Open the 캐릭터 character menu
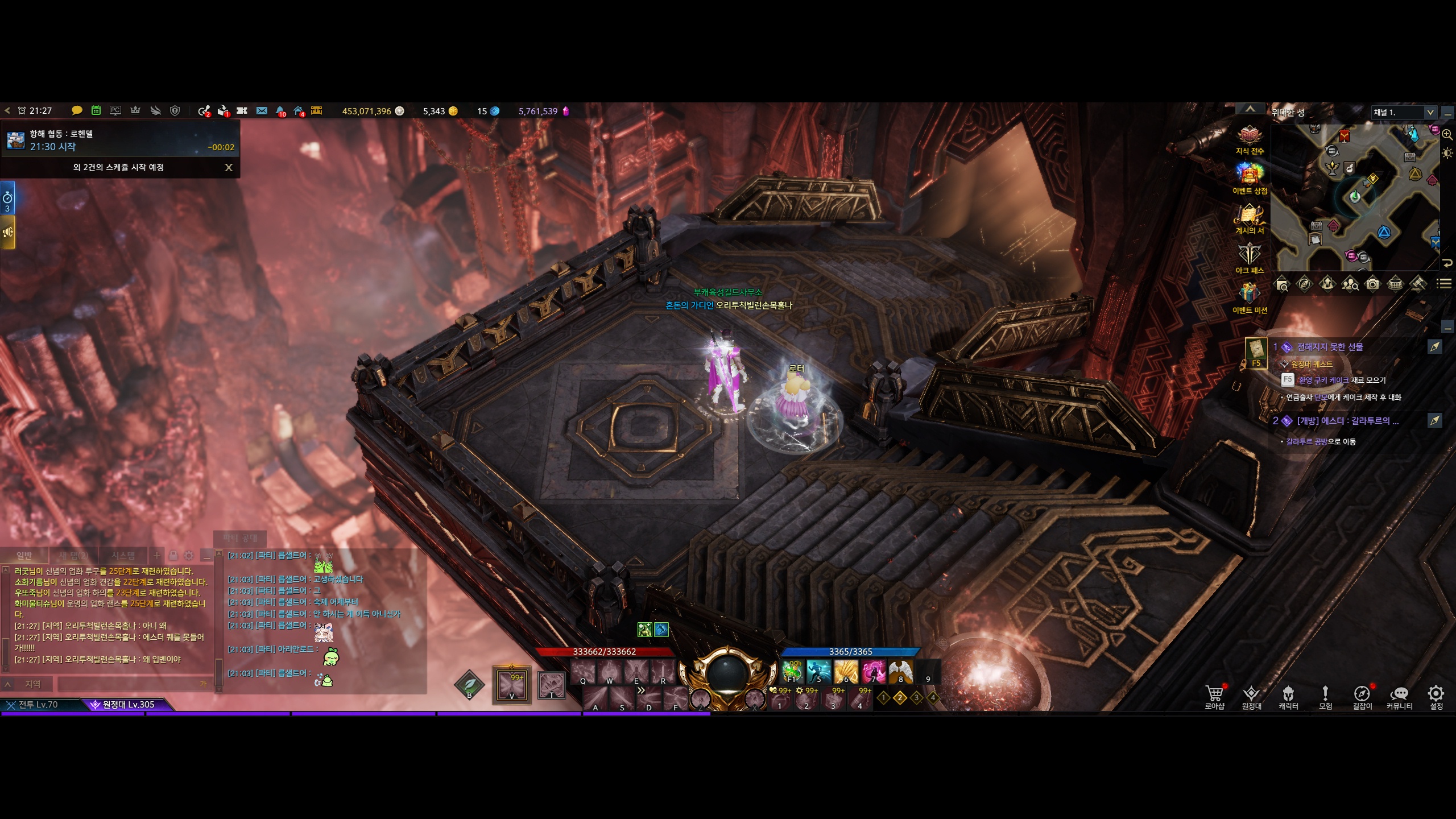This screenshot has width=1456, height=819. (1288, 696)
